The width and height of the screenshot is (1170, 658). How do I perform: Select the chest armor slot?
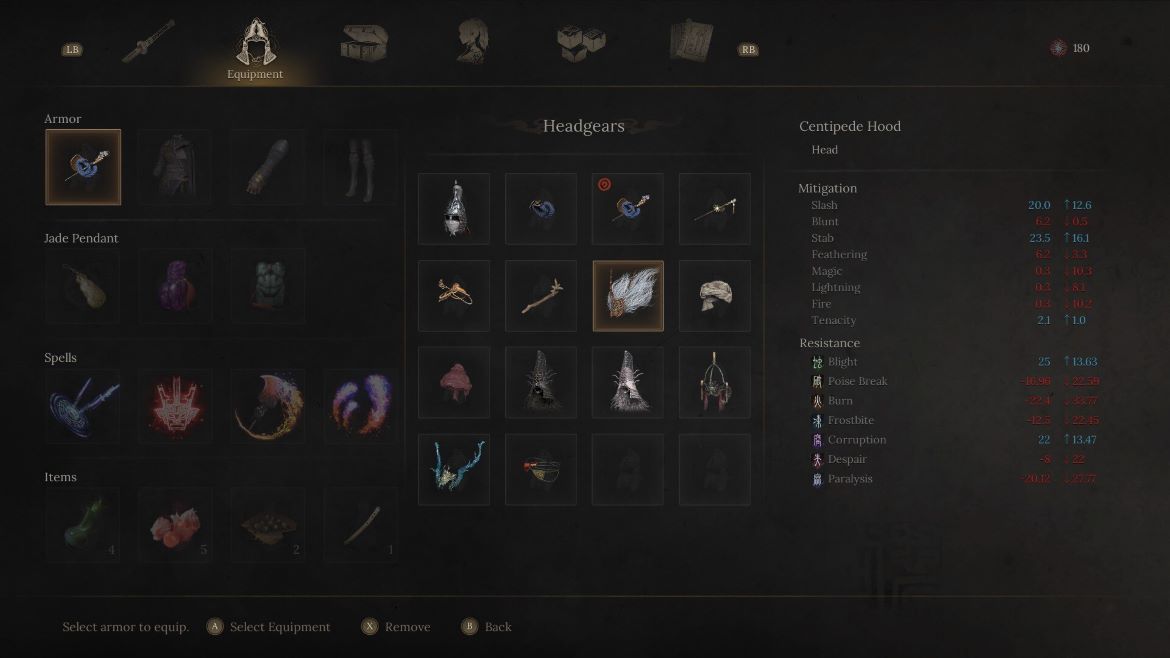[175, 167]
